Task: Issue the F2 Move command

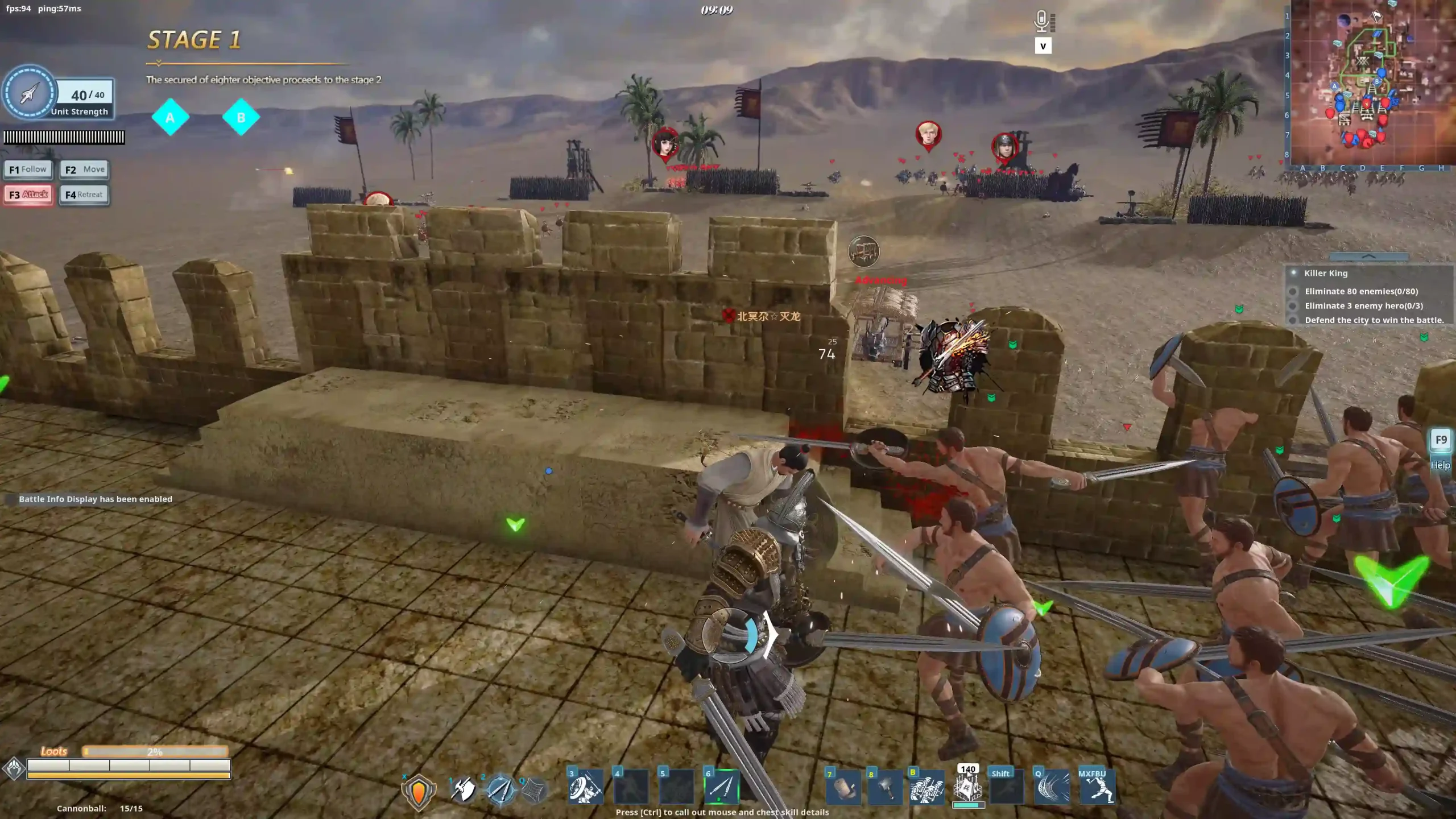Action: (84, 169)
